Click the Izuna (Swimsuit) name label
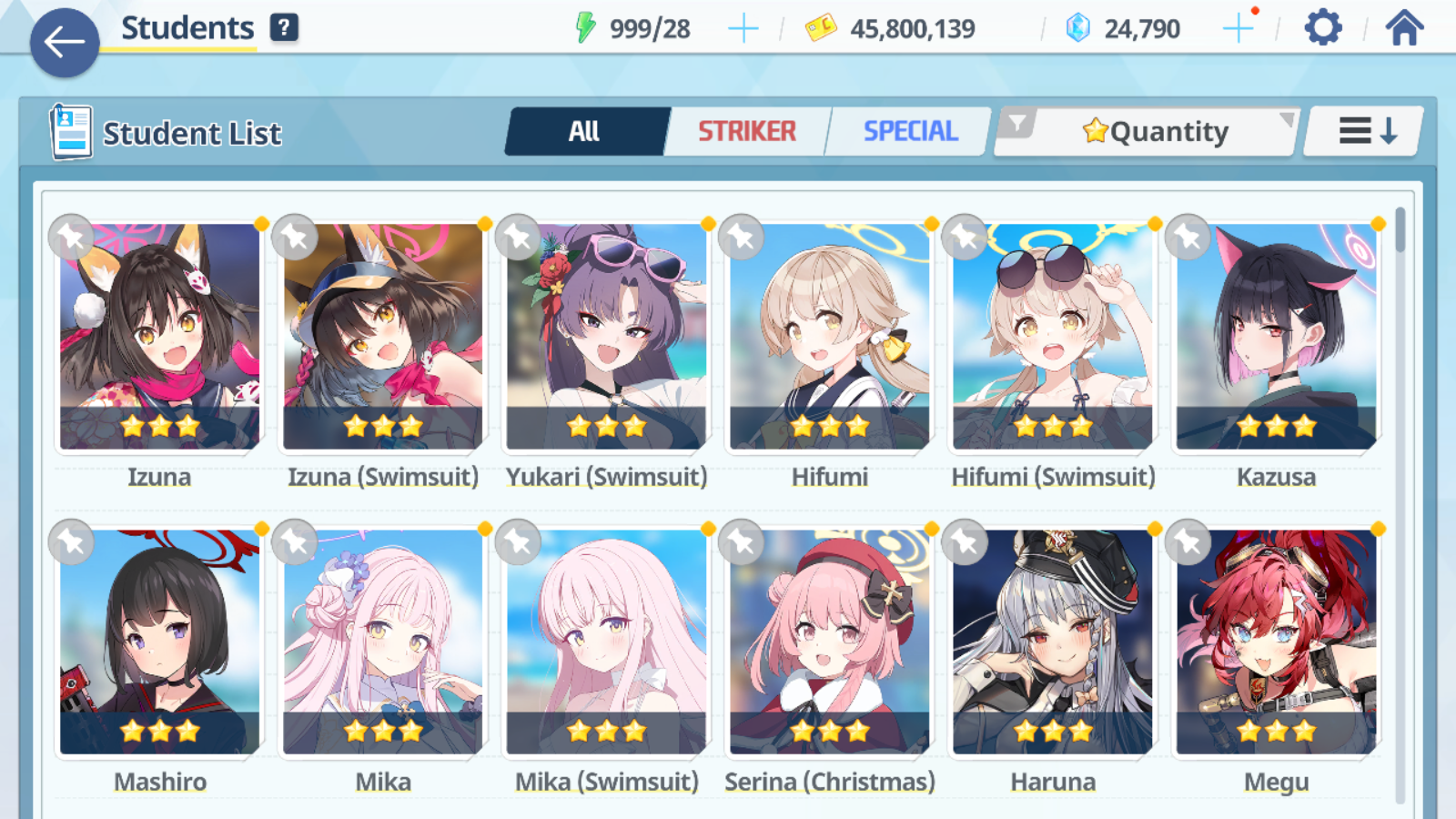The image size is (1456, 819). point(383,476)
